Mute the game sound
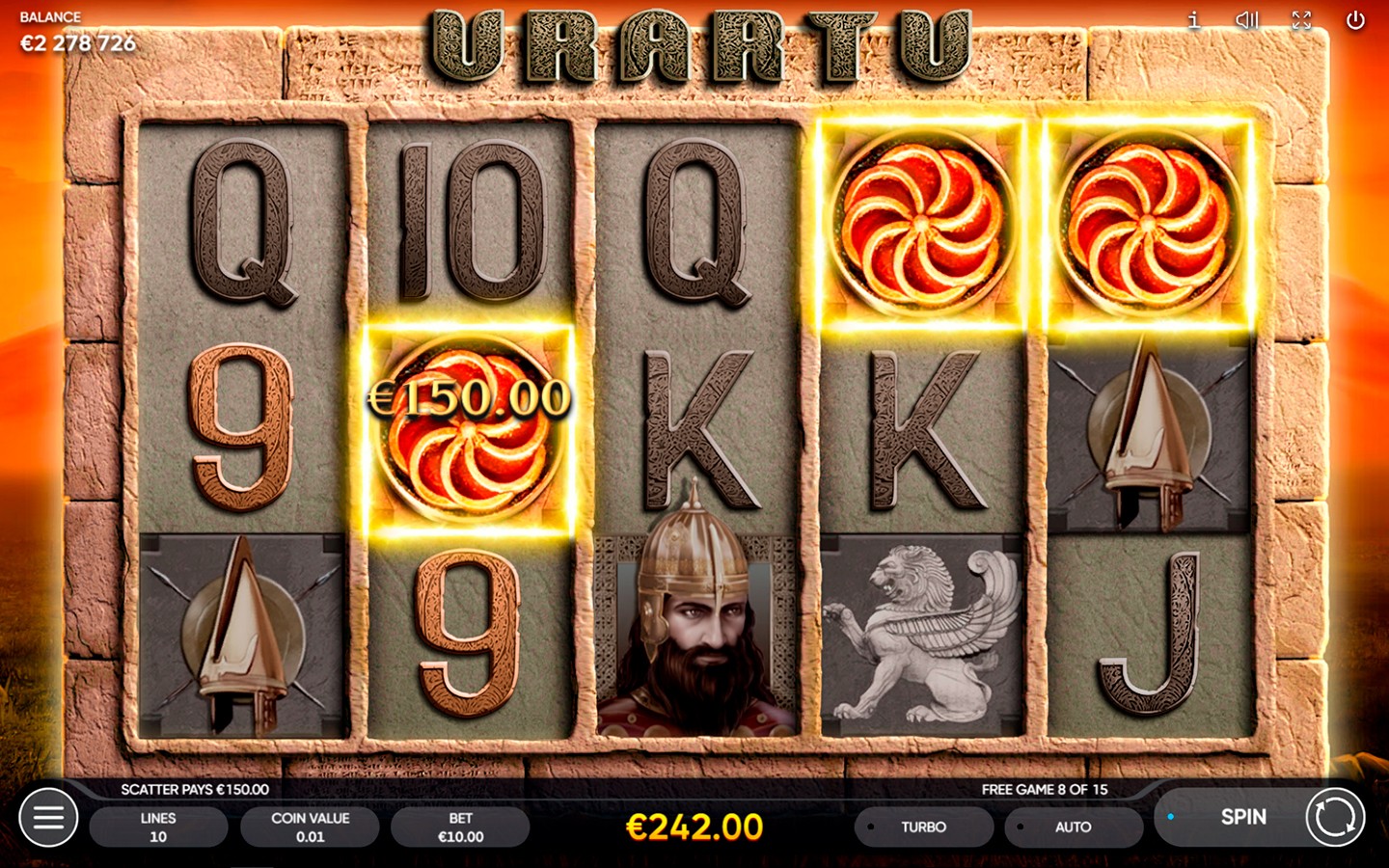The image size is (1389, 868). (x=1247, y=20)
